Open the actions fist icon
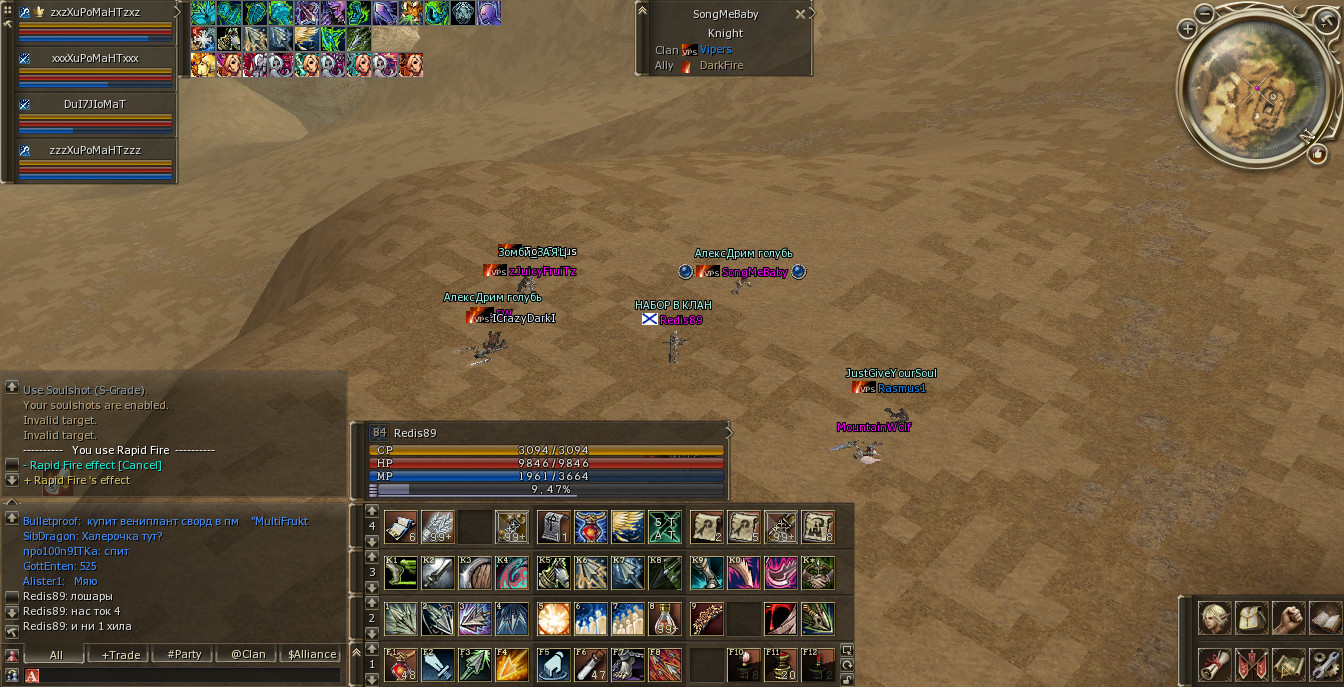Viewport: 1344px width, 687px height. point(1288,618)
